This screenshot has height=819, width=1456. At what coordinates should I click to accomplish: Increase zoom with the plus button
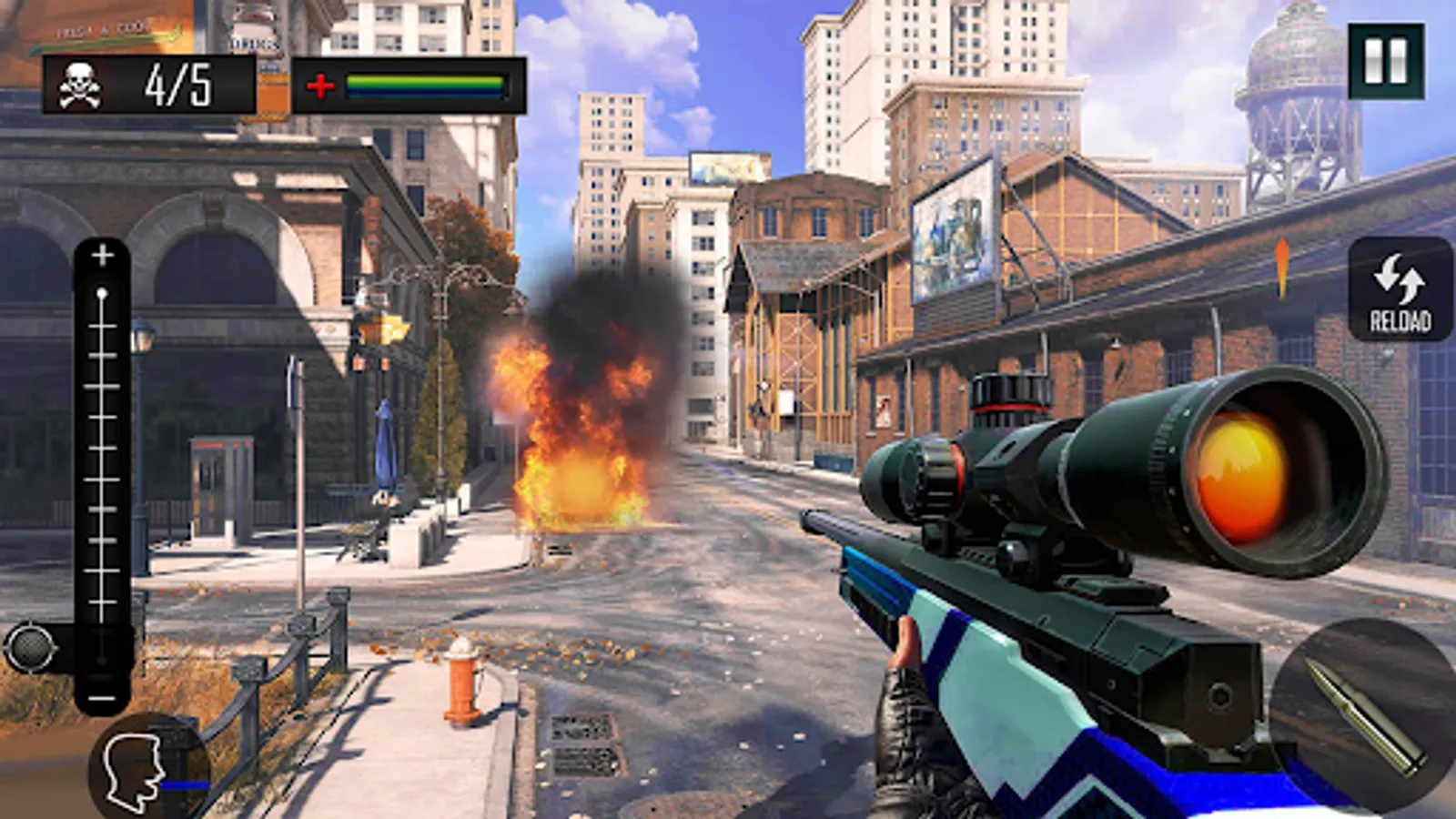tap(102, 256)
